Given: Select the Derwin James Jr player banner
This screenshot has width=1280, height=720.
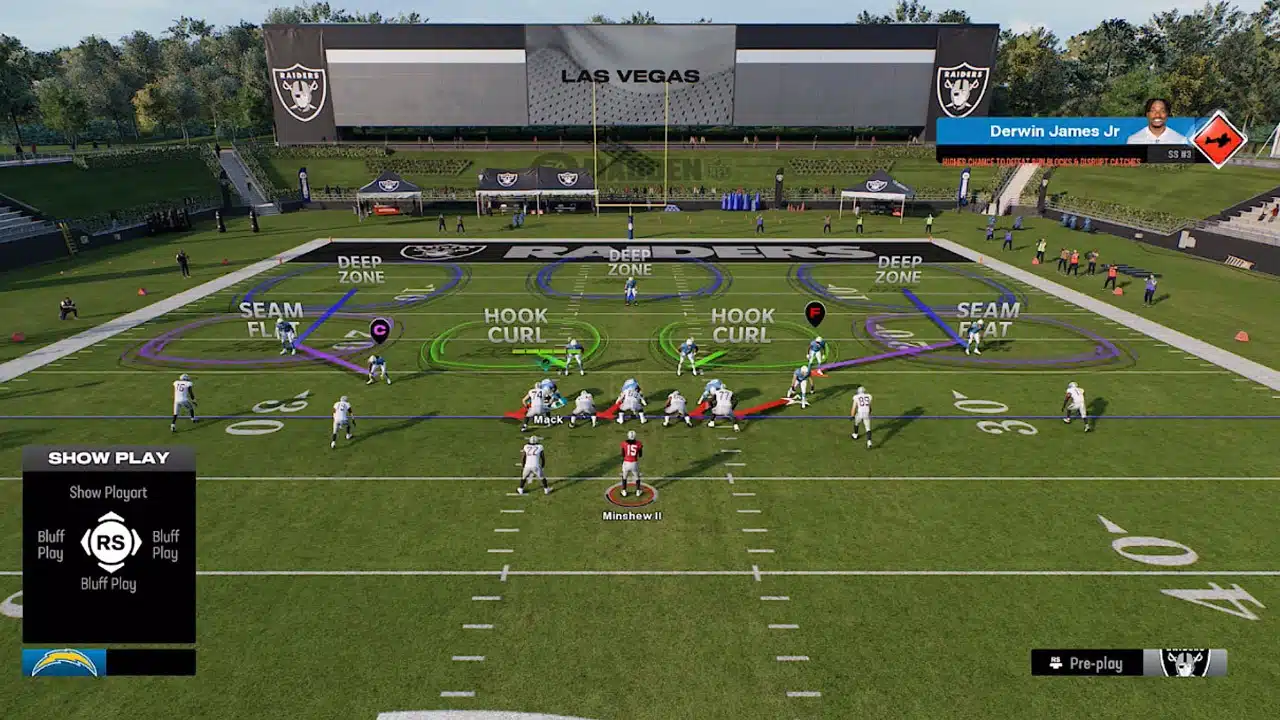Looking at the screenshot, I should pyautogui.click(x=1066, y=131).
